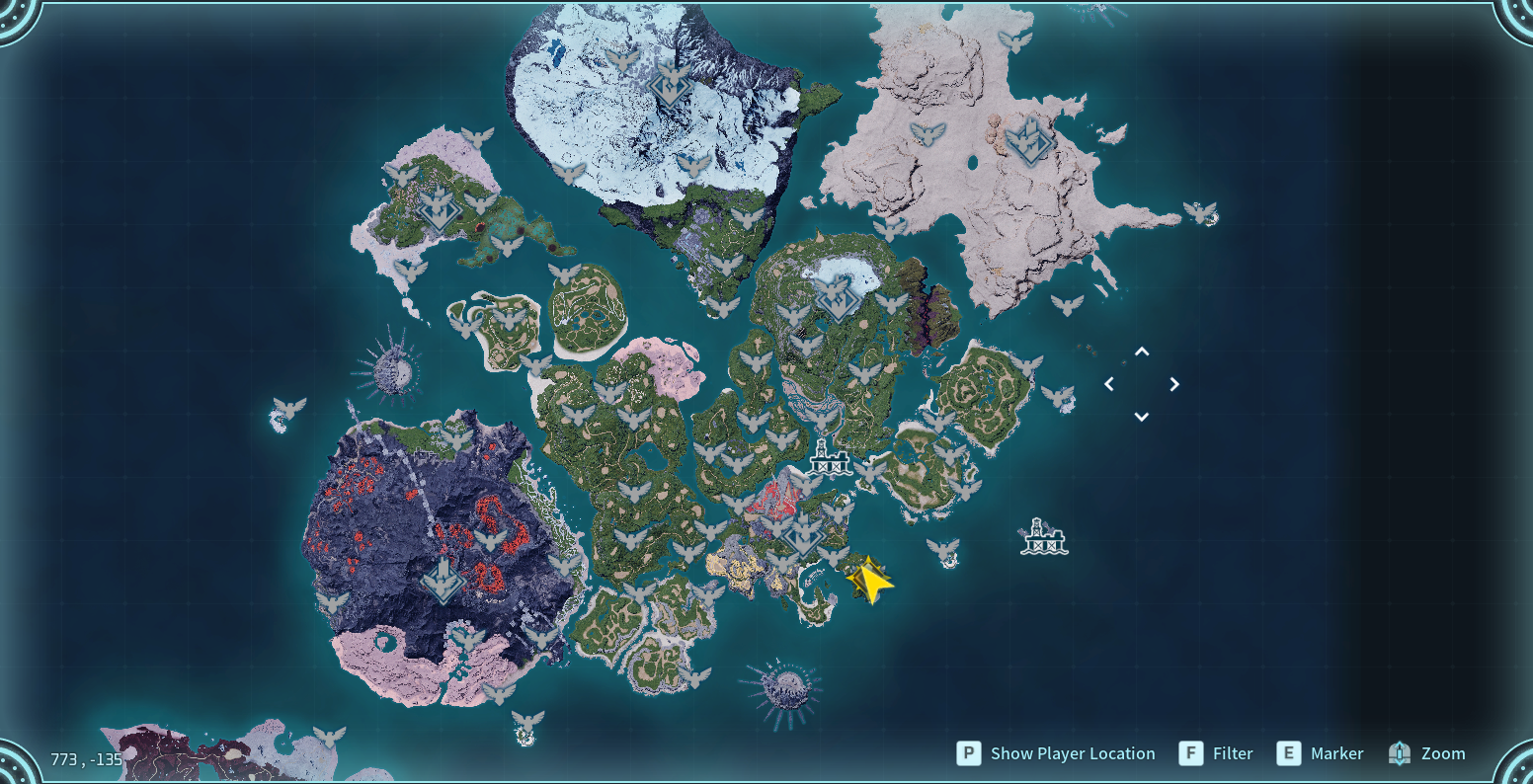Select the tower marker on the dark volcanic island
This screenshot has height=784, width=1533.
pyautogui.click(x=444, y=581)
